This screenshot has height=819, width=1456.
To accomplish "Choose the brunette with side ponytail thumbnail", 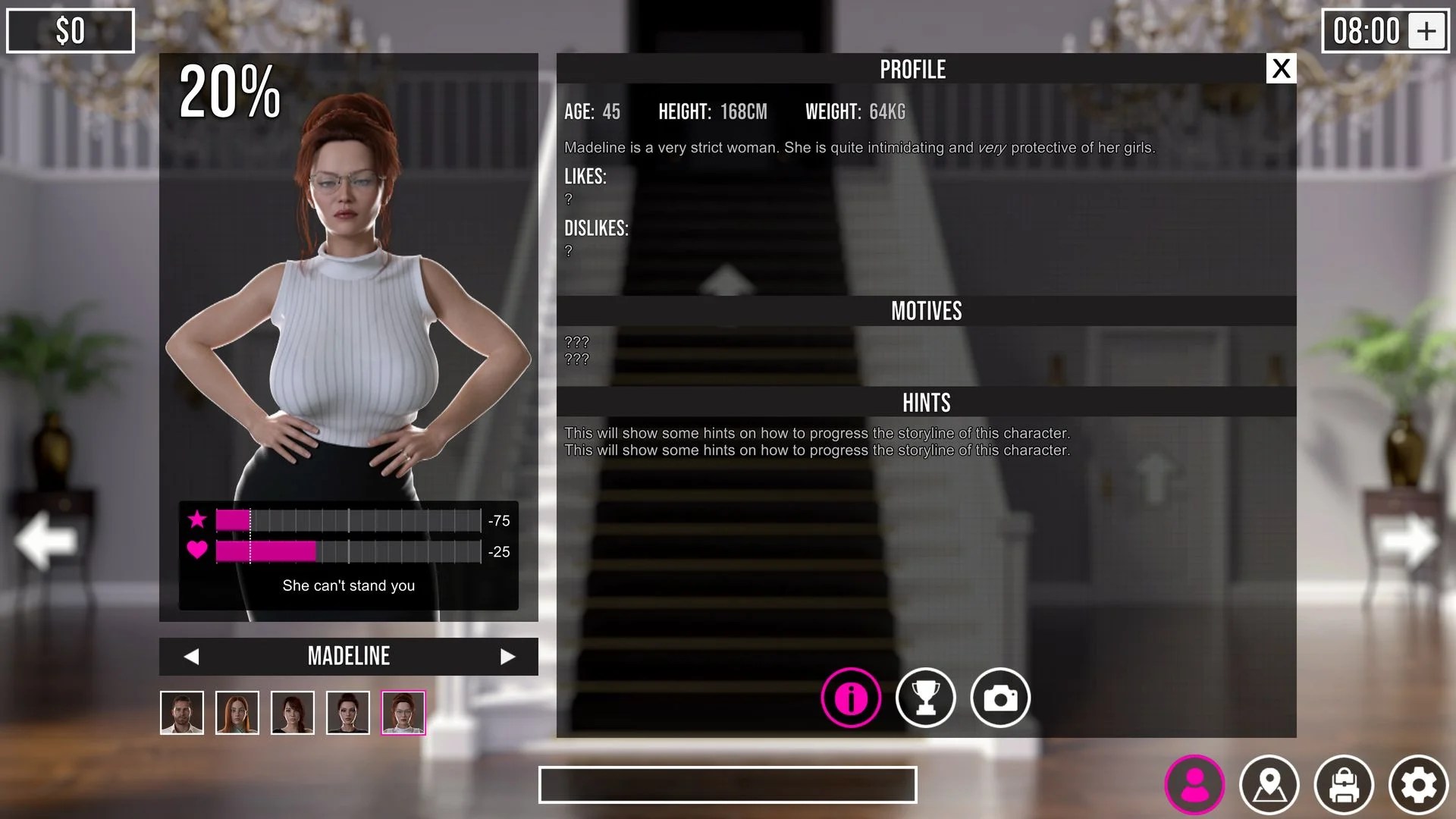I will click(x=293, y=713).
